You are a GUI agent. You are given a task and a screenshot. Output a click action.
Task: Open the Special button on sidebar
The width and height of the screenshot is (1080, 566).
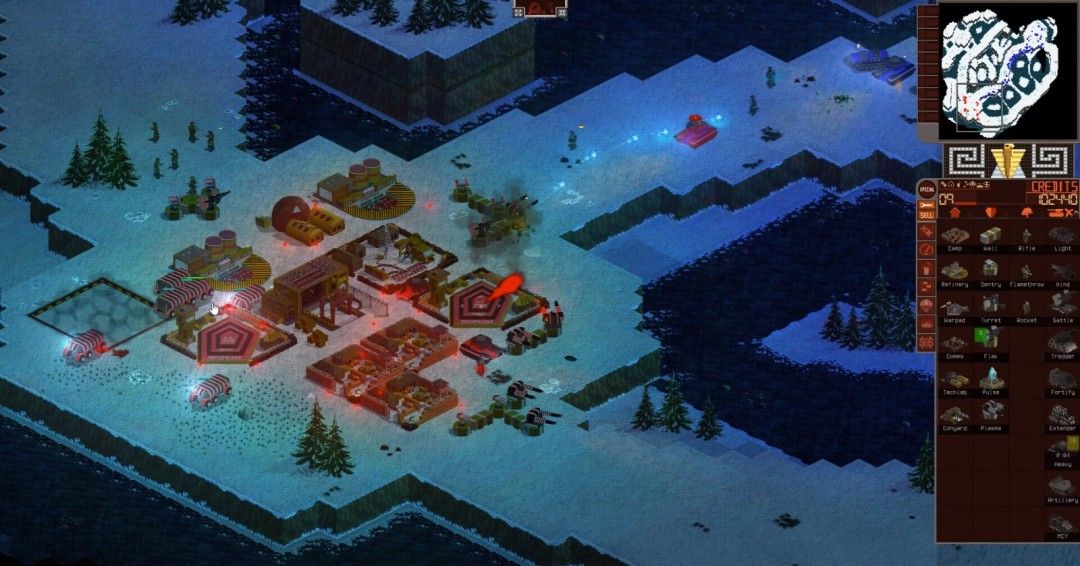tap(927, 188)
